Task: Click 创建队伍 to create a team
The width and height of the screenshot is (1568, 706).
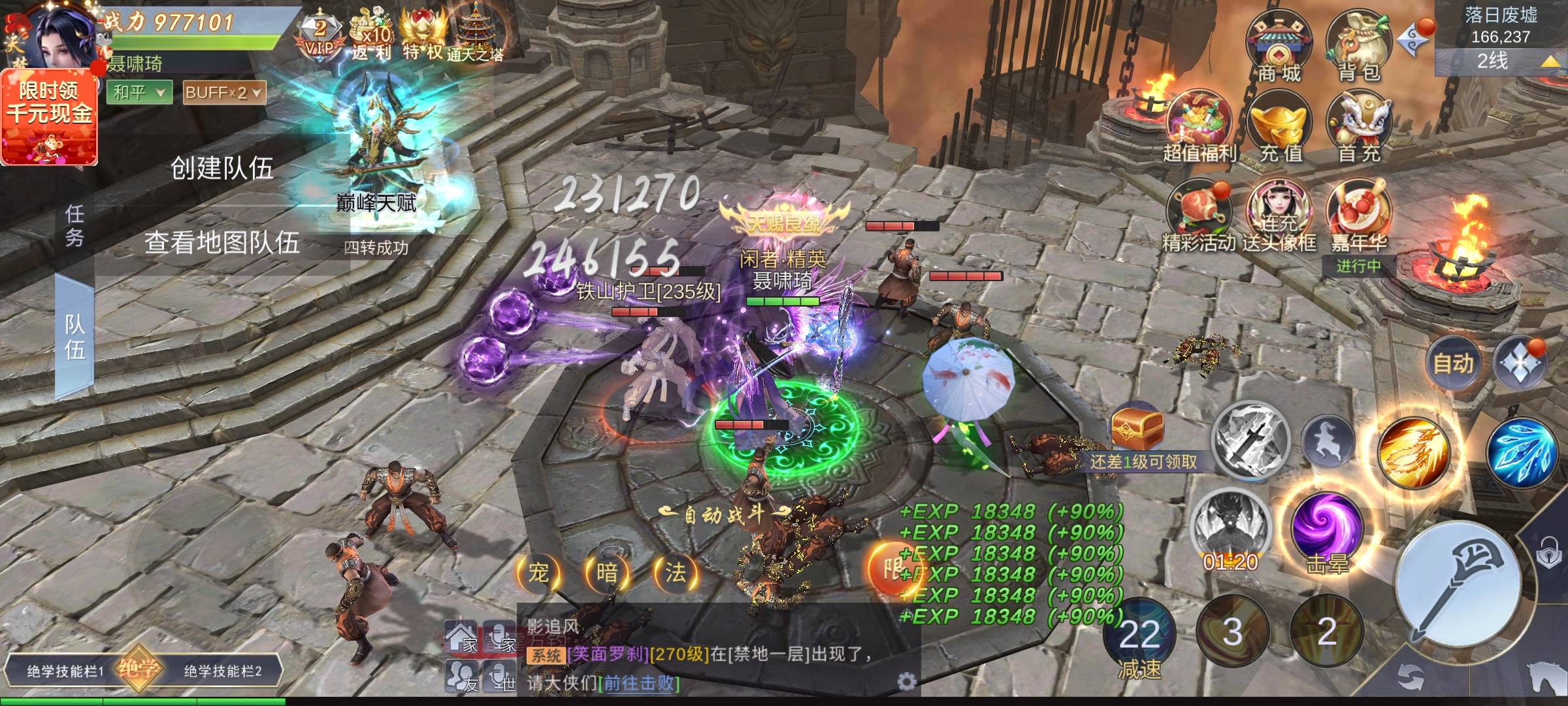Action: coord(221,169)
